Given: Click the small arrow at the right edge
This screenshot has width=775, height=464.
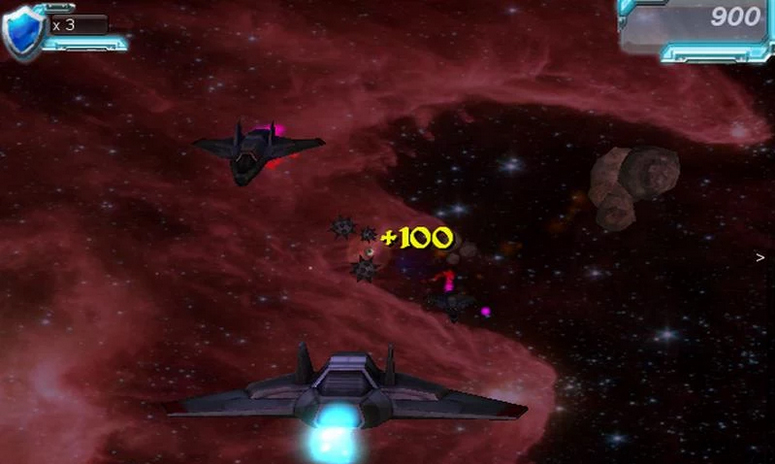Looking at the screenshot, I should 761,257.
